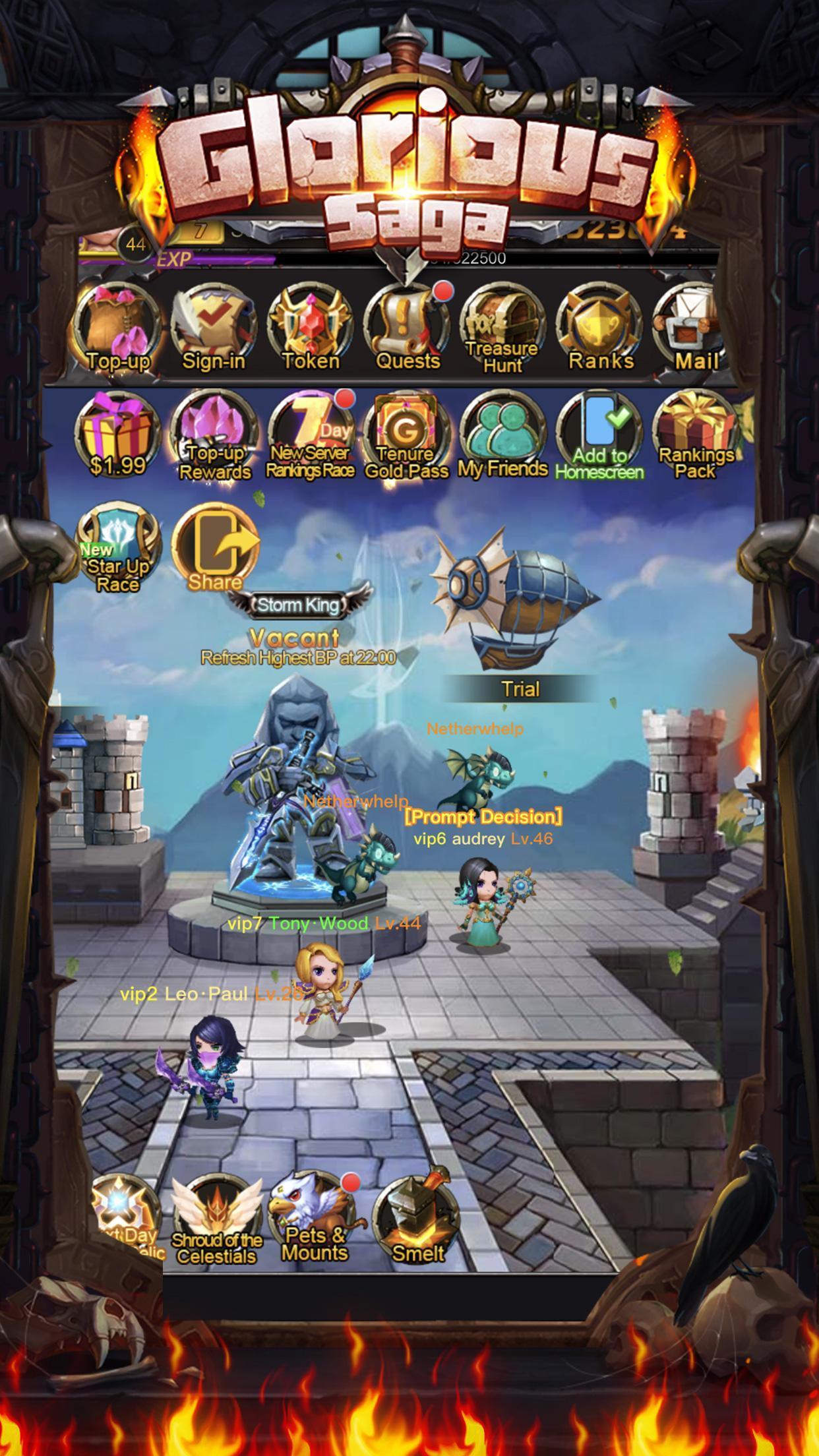Open the Treasure Hunt chest
819x1456 pixels.
(x=503, y=328)
